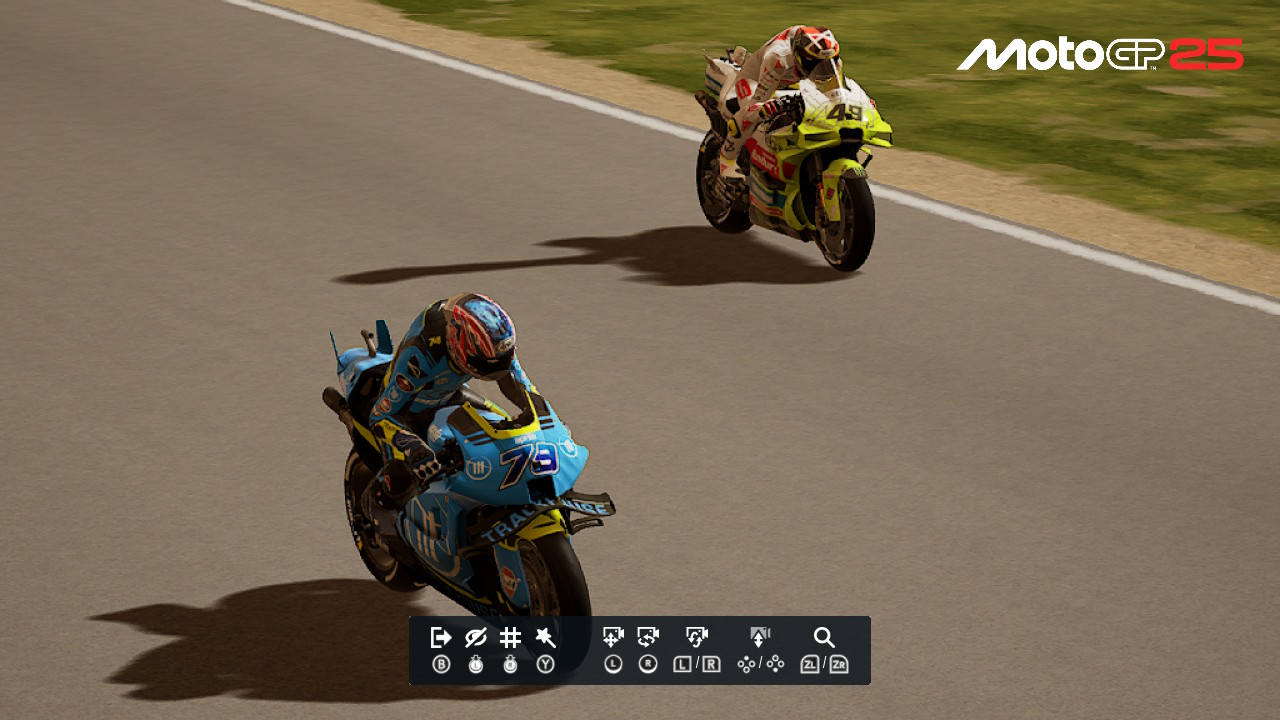Screen dimensions: 1280x720
Task: Select the camera move arrows icon
Action: 613,637
